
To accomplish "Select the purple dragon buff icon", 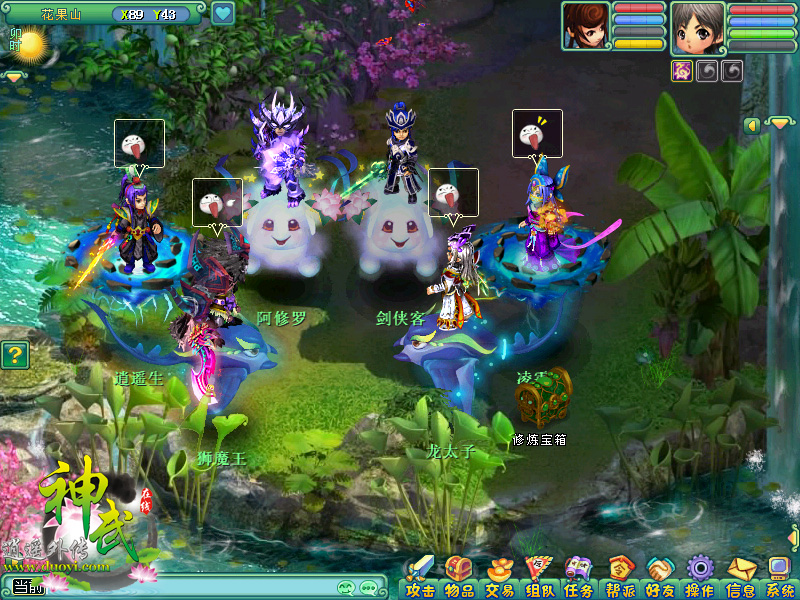I will coord(681,71).
